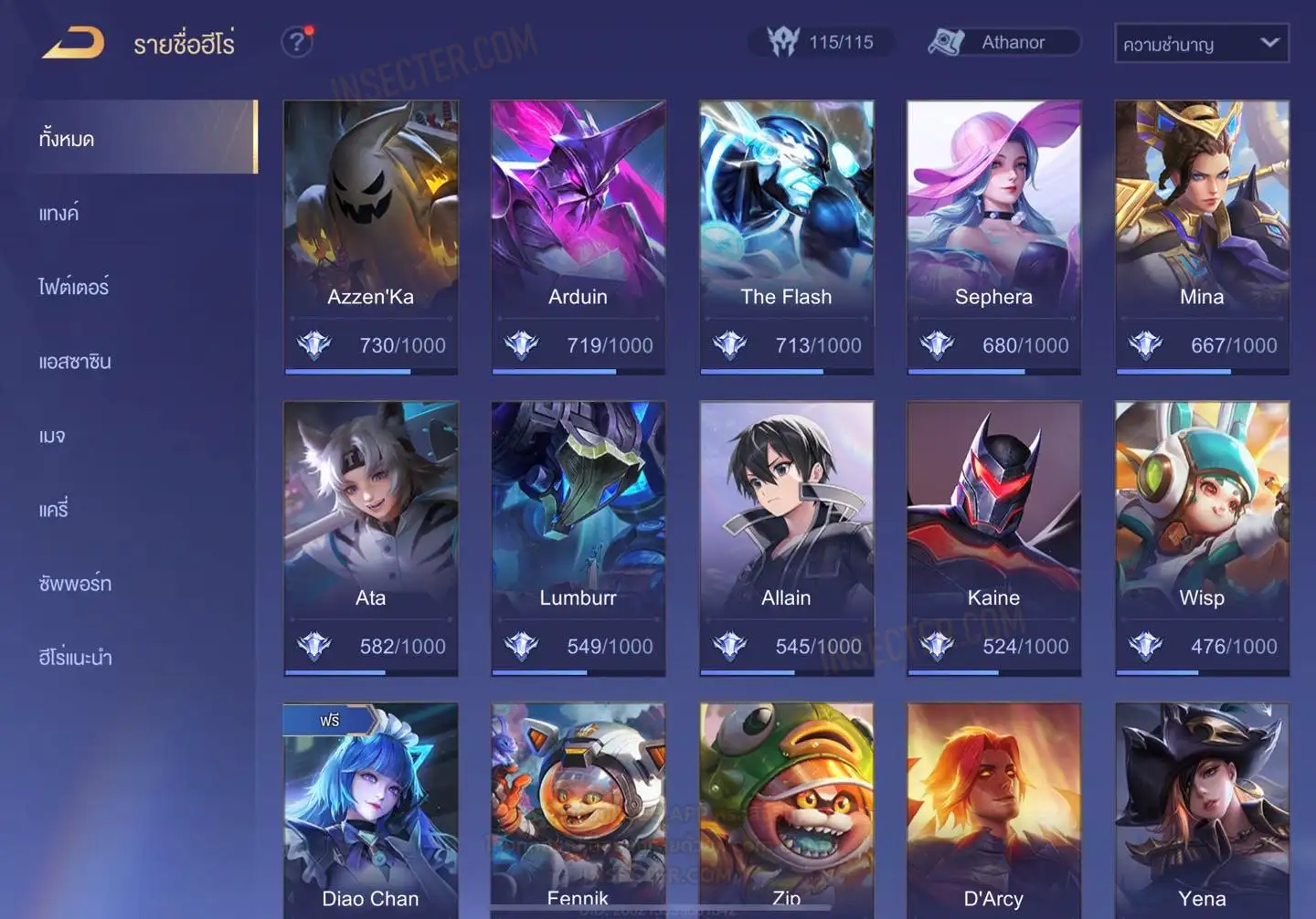
Task: Select the เมจ category tab
Action: [x=52, y=436]
